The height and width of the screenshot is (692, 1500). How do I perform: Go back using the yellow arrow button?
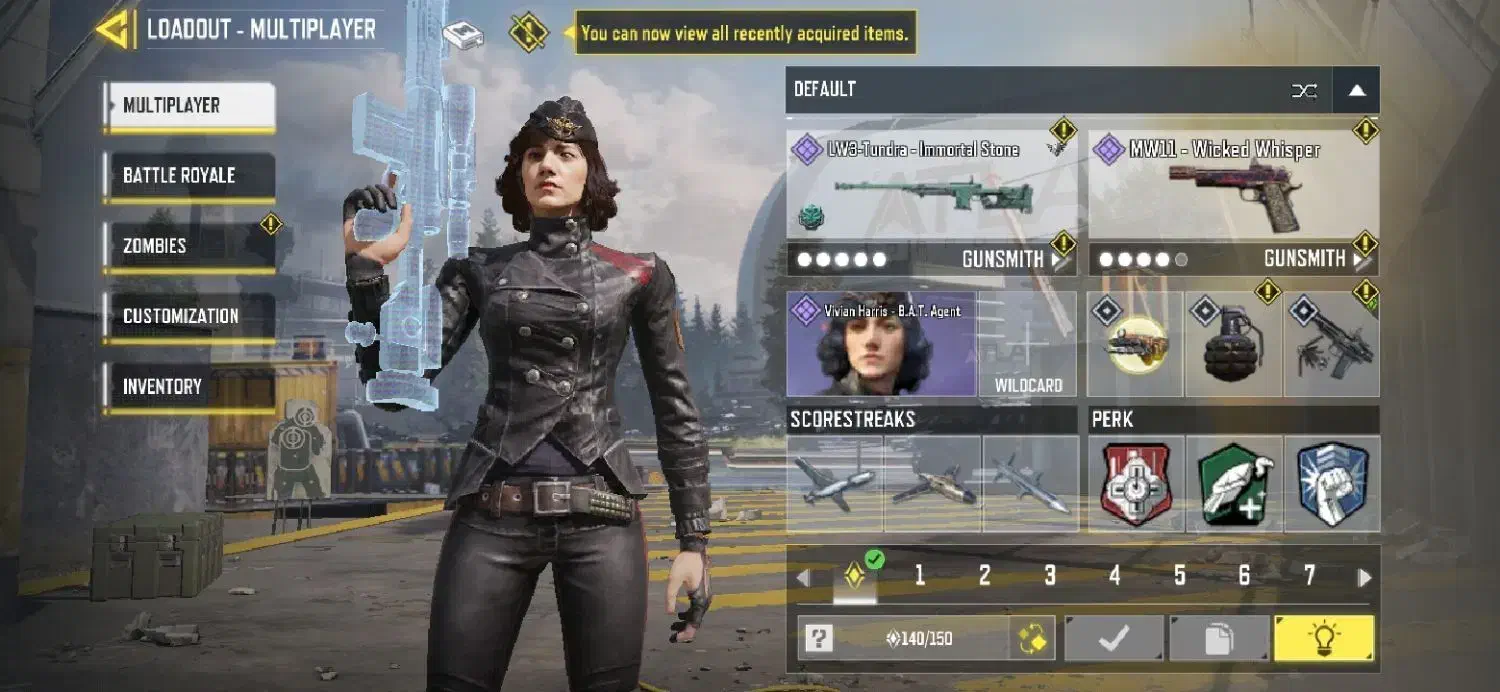pyautogui.click(x=112, y=29)
